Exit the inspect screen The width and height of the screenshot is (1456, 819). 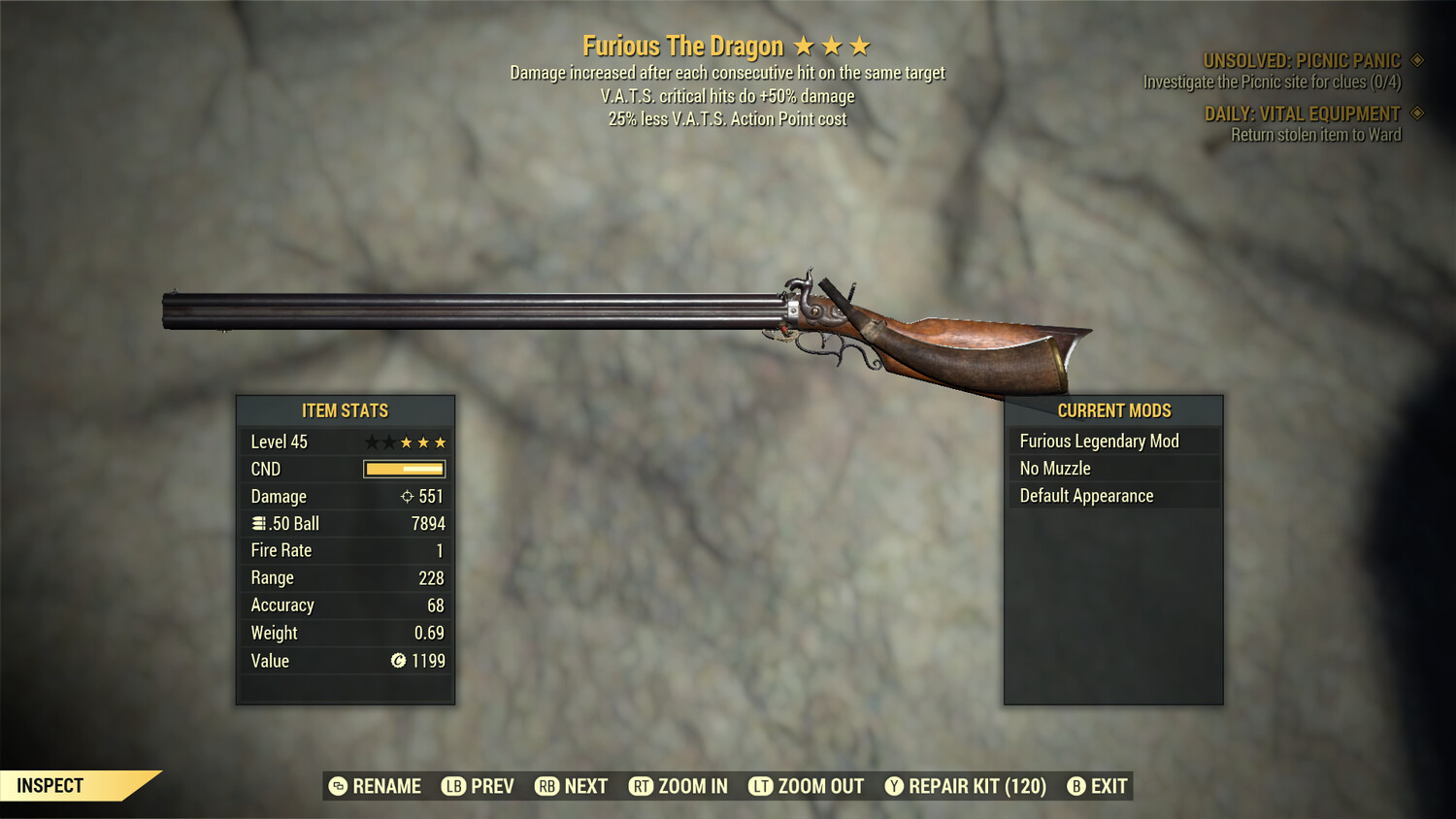[1098, 786]
